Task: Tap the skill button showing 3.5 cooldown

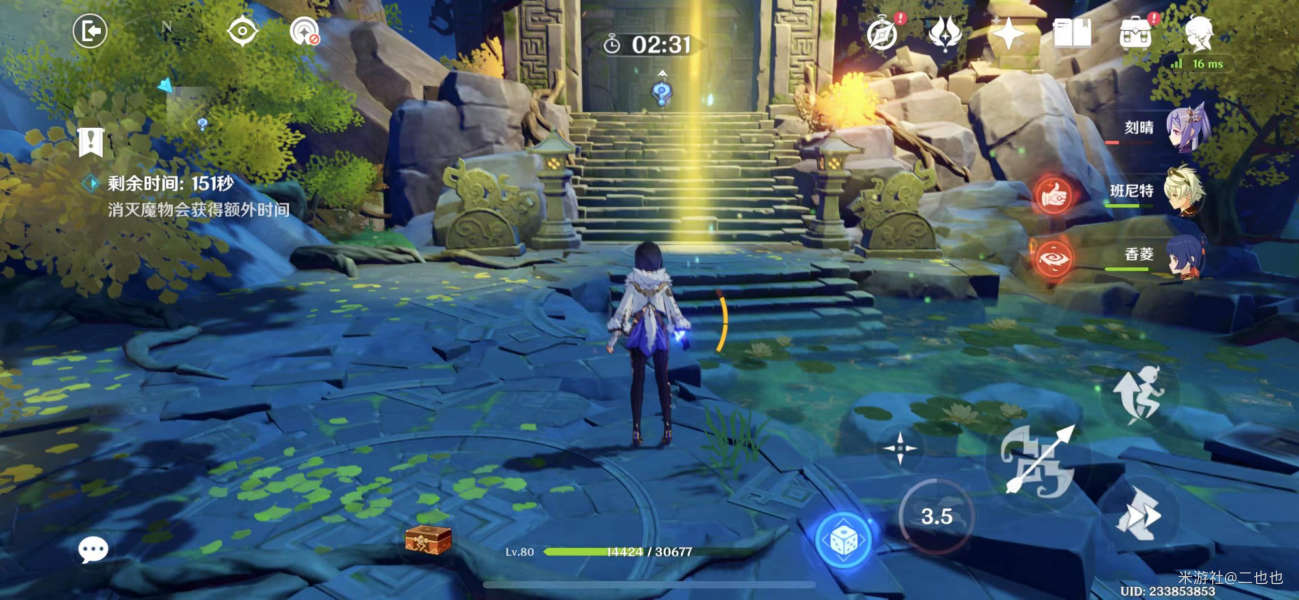Action: click(x=935, y=517)
